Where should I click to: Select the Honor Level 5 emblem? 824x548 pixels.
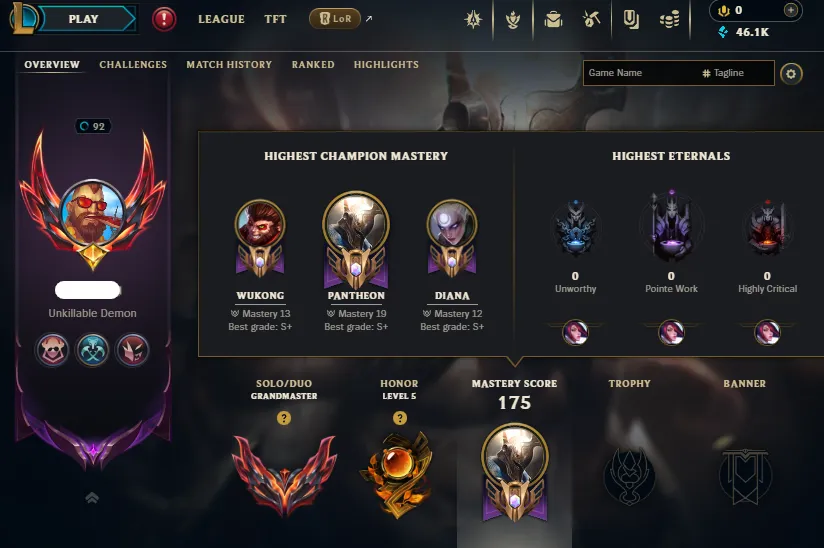pos(399,468)
